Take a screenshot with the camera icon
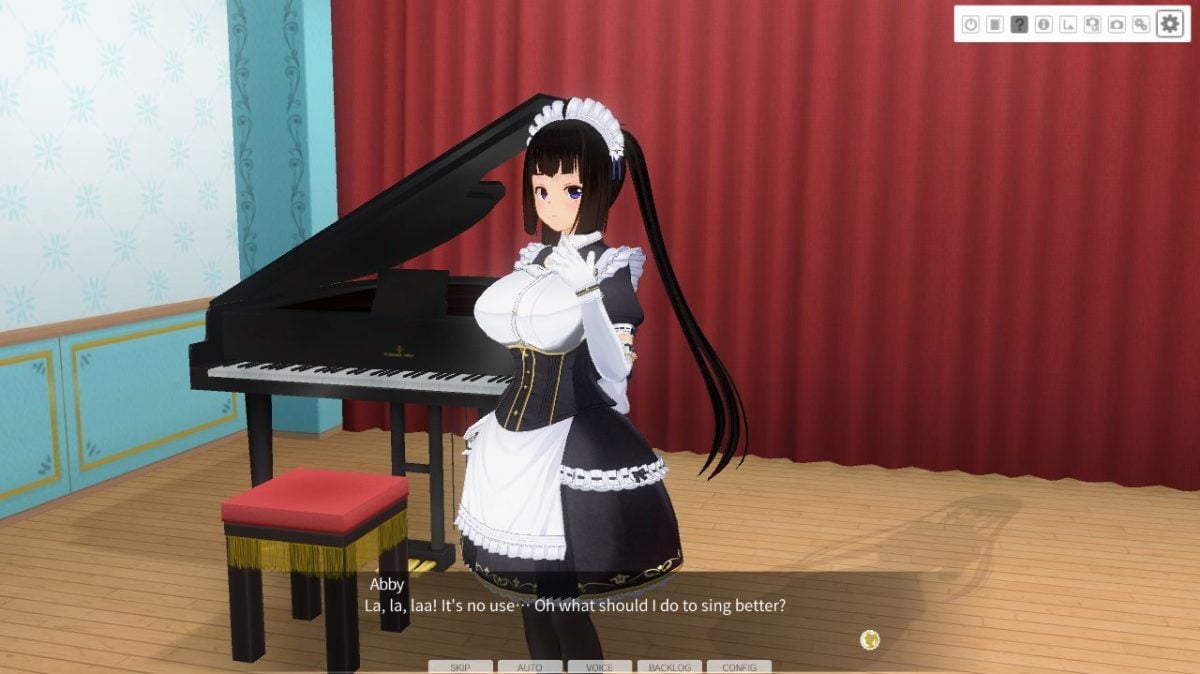The height and width of the screenshot is (674, 1200). click(x=1116, y=24)
